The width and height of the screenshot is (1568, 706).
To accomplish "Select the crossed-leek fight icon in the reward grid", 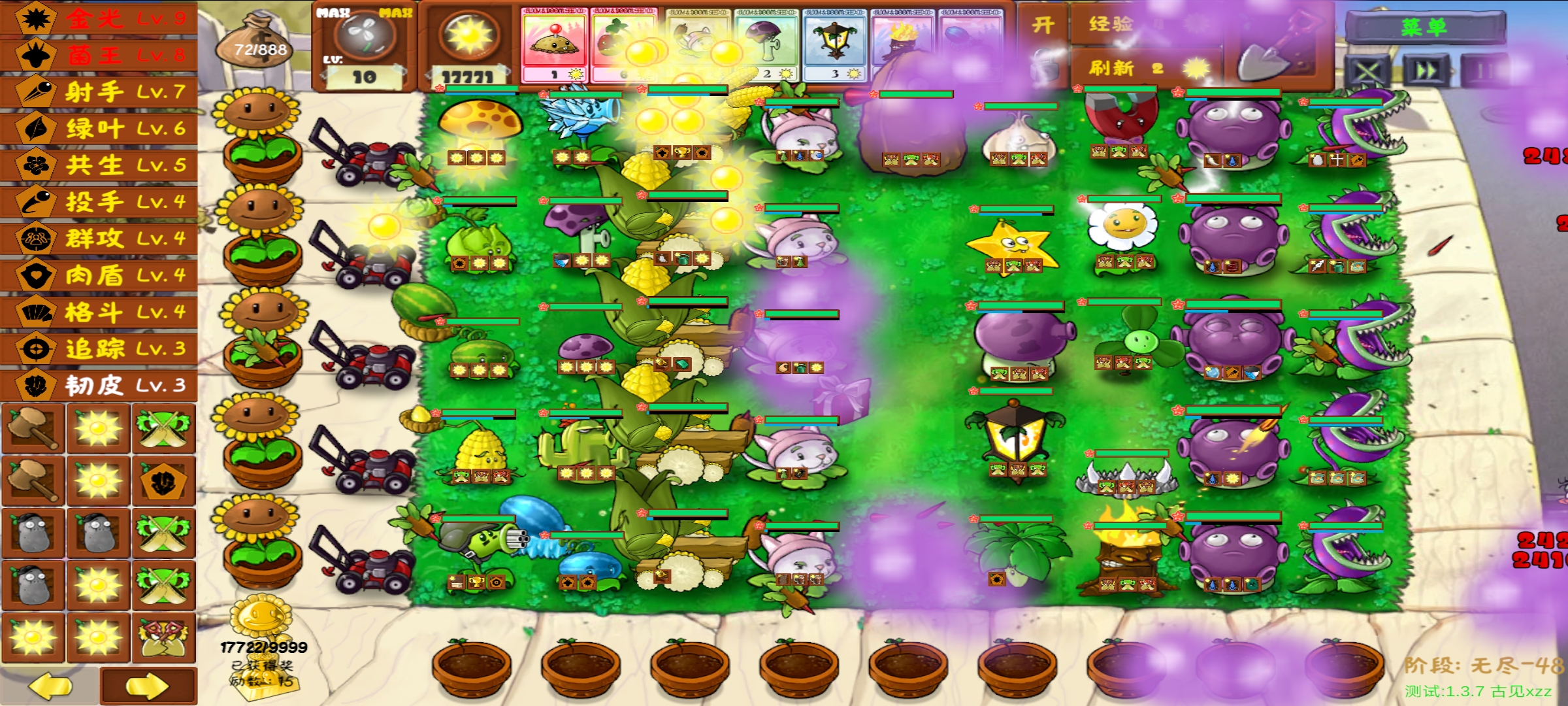I will pos(162,430).
